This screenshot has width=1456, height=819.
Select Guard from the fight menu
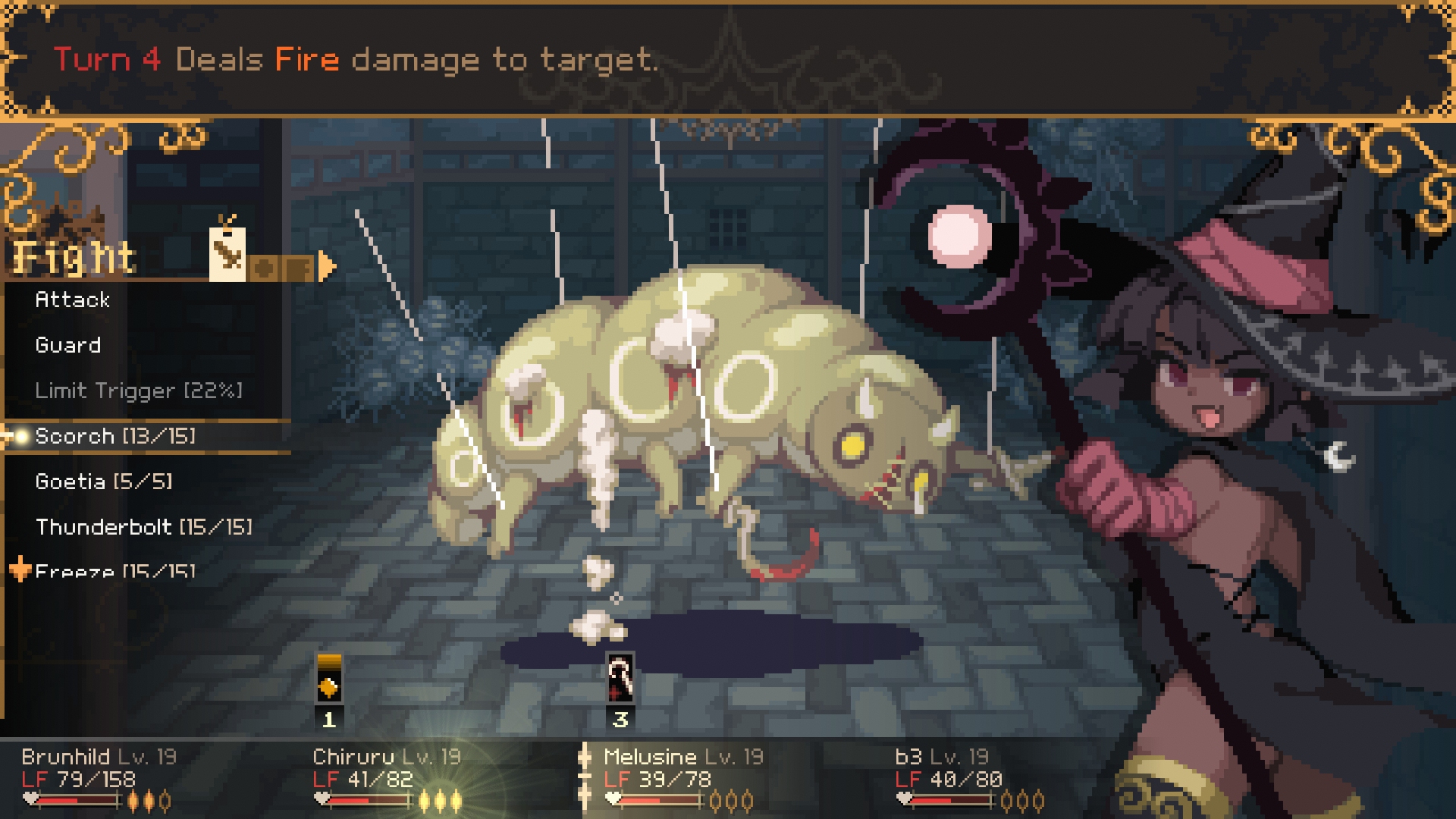[68, 346]
